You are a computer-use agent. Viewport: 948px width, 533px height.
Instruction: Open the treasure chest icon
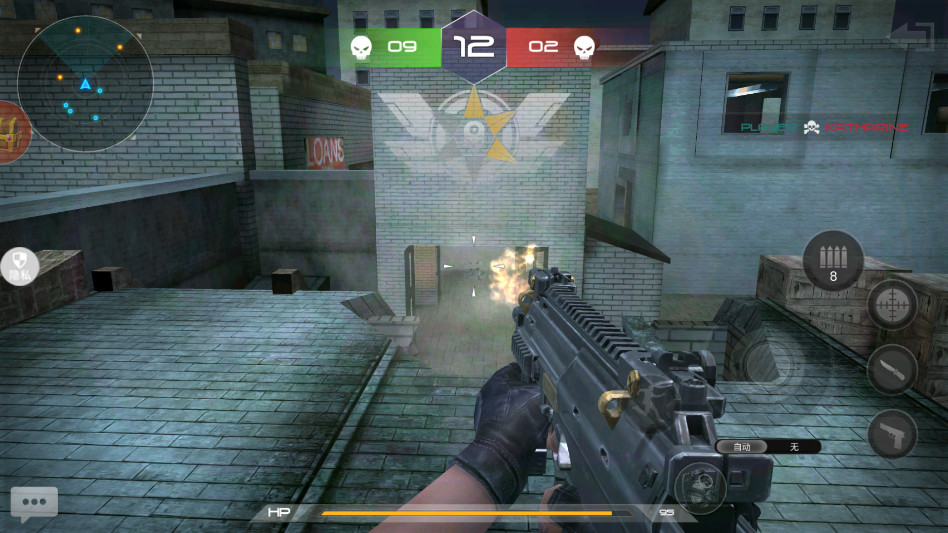[x=11, y=131]
